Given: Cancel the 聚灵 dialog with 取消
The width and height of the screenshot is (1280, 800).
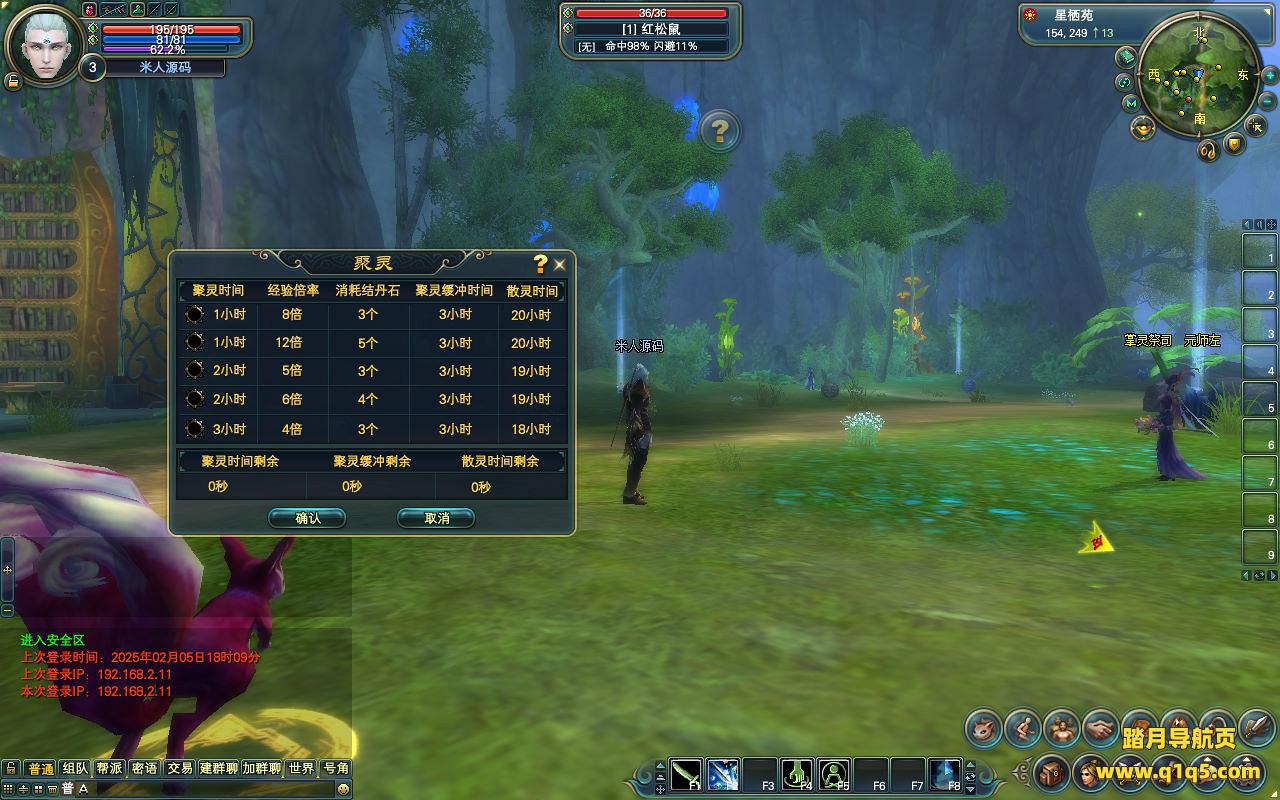Looking at the screenshot, I should [x=436, y=518].
